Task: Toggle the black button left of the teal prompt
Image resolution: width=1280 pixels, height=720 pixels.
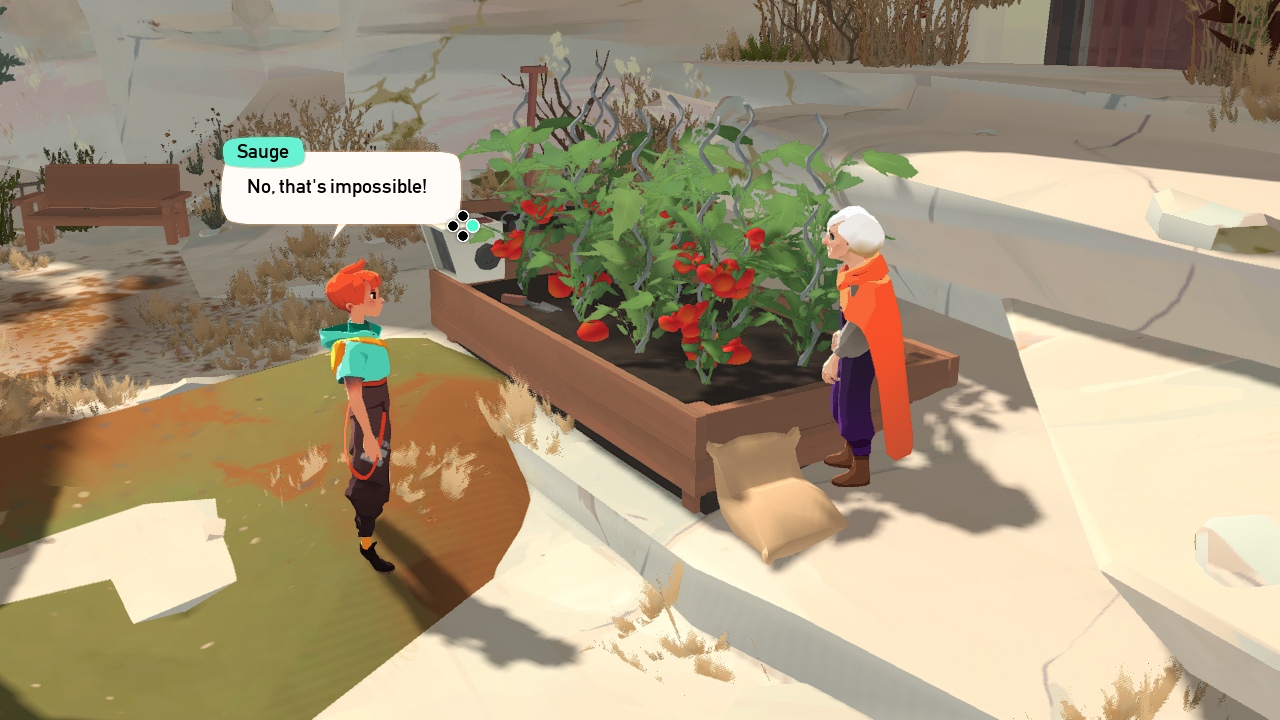Action: (452, 225)
